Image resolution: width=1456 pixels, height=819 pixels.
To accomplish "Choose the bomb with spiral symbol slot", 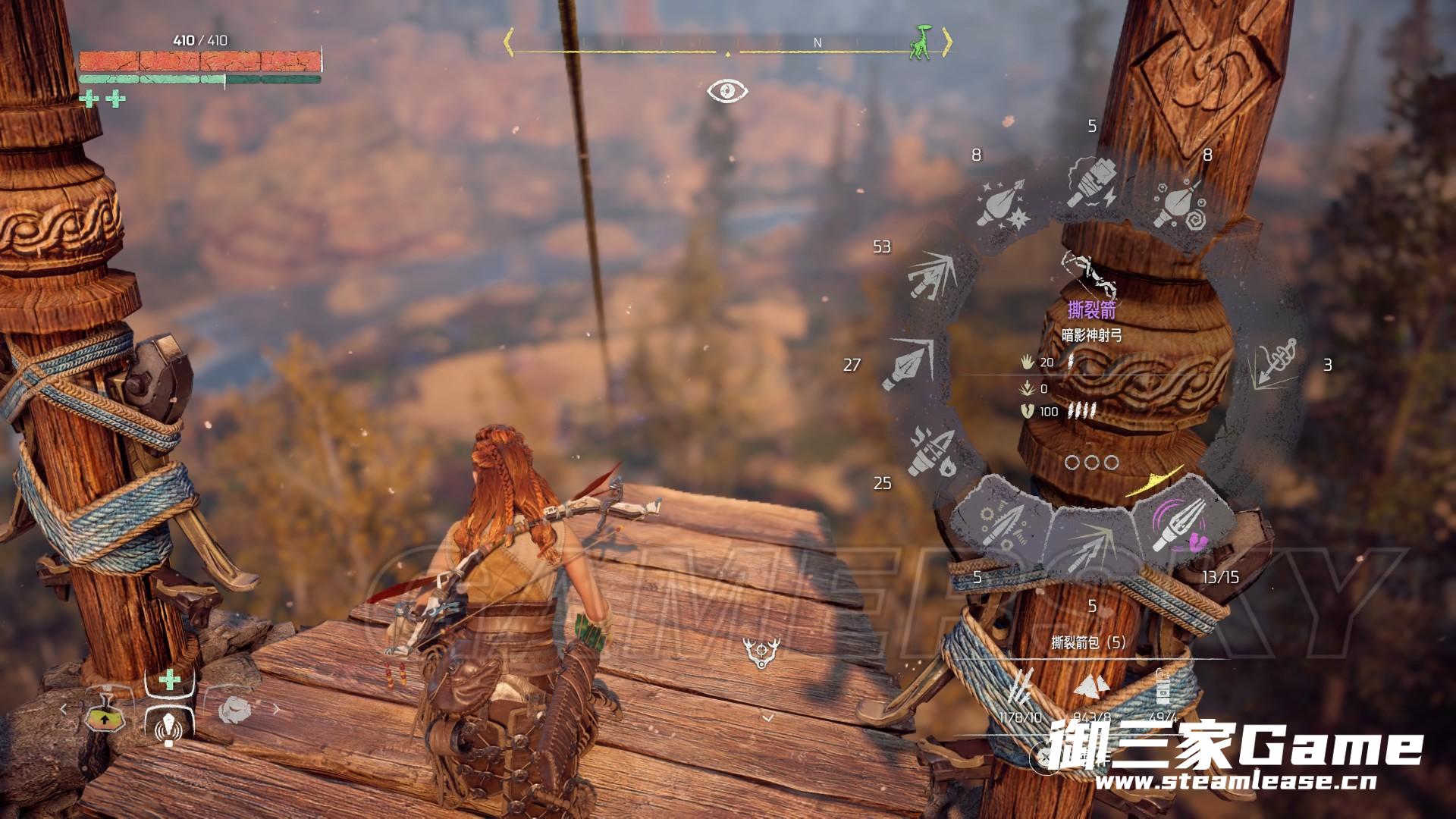I will pos(1180,202).
